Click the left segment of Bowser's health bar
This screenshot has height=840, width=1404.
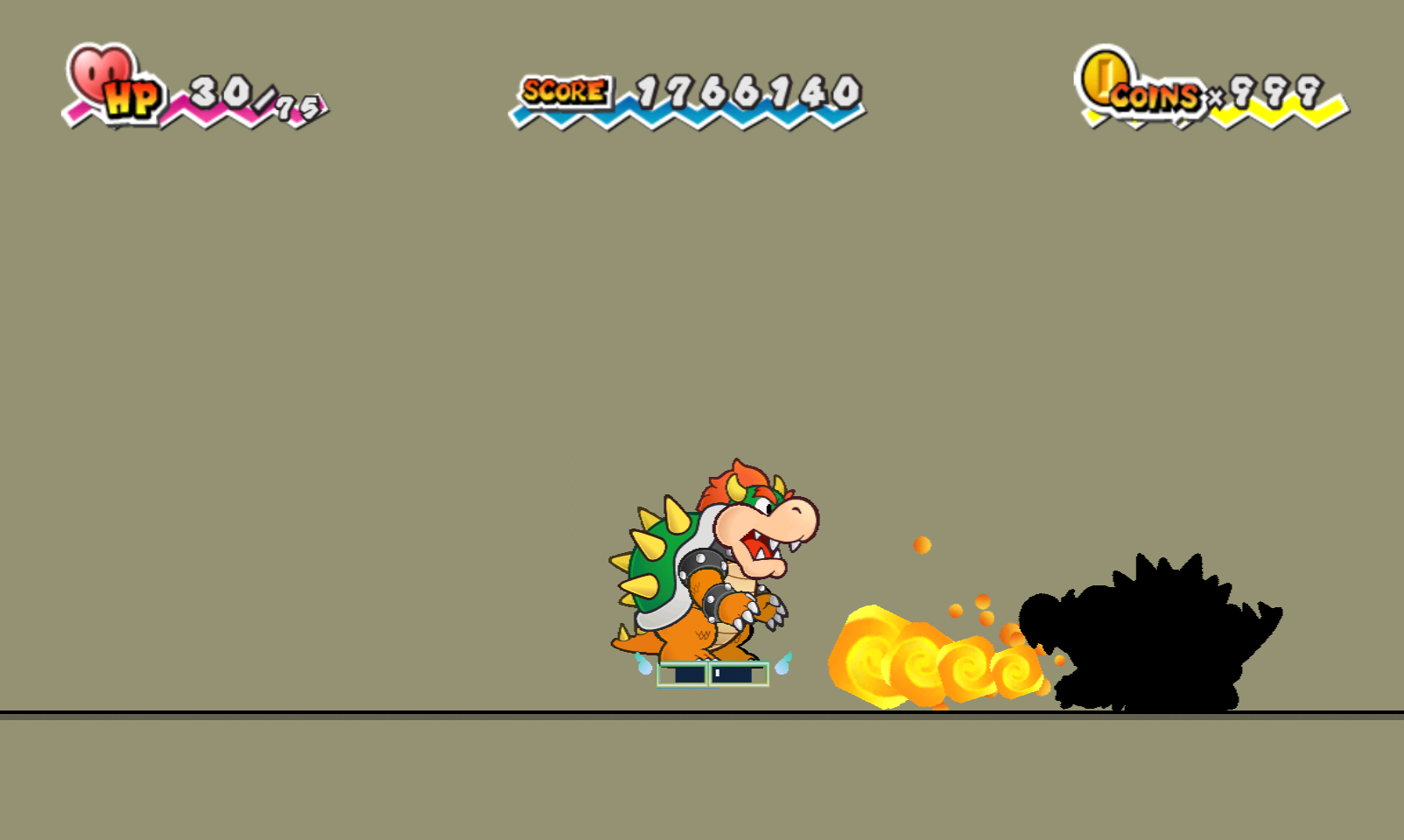click(x=681, y=674)
